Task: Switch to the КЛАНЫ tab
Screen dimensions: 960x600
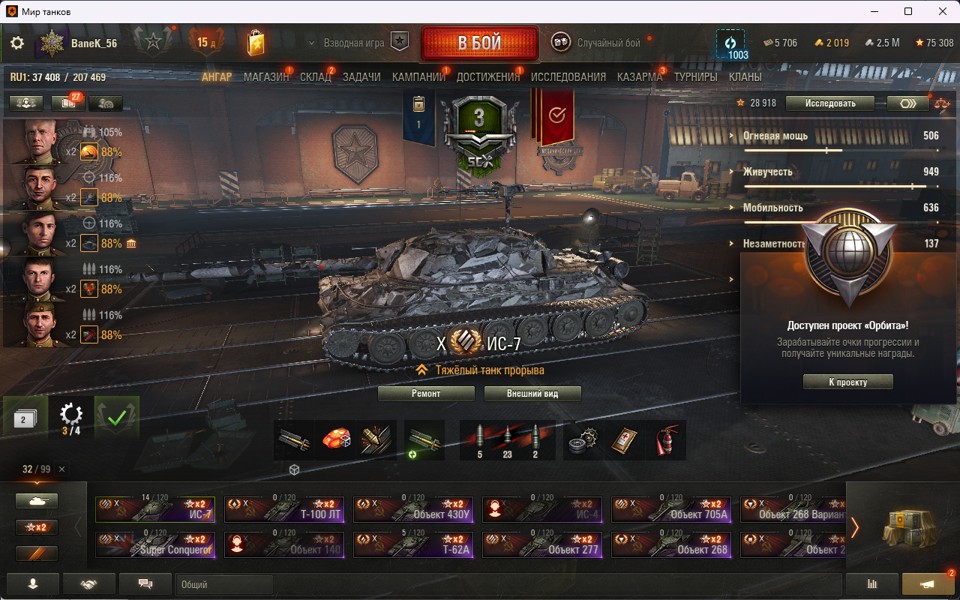Action: [745, 77]
